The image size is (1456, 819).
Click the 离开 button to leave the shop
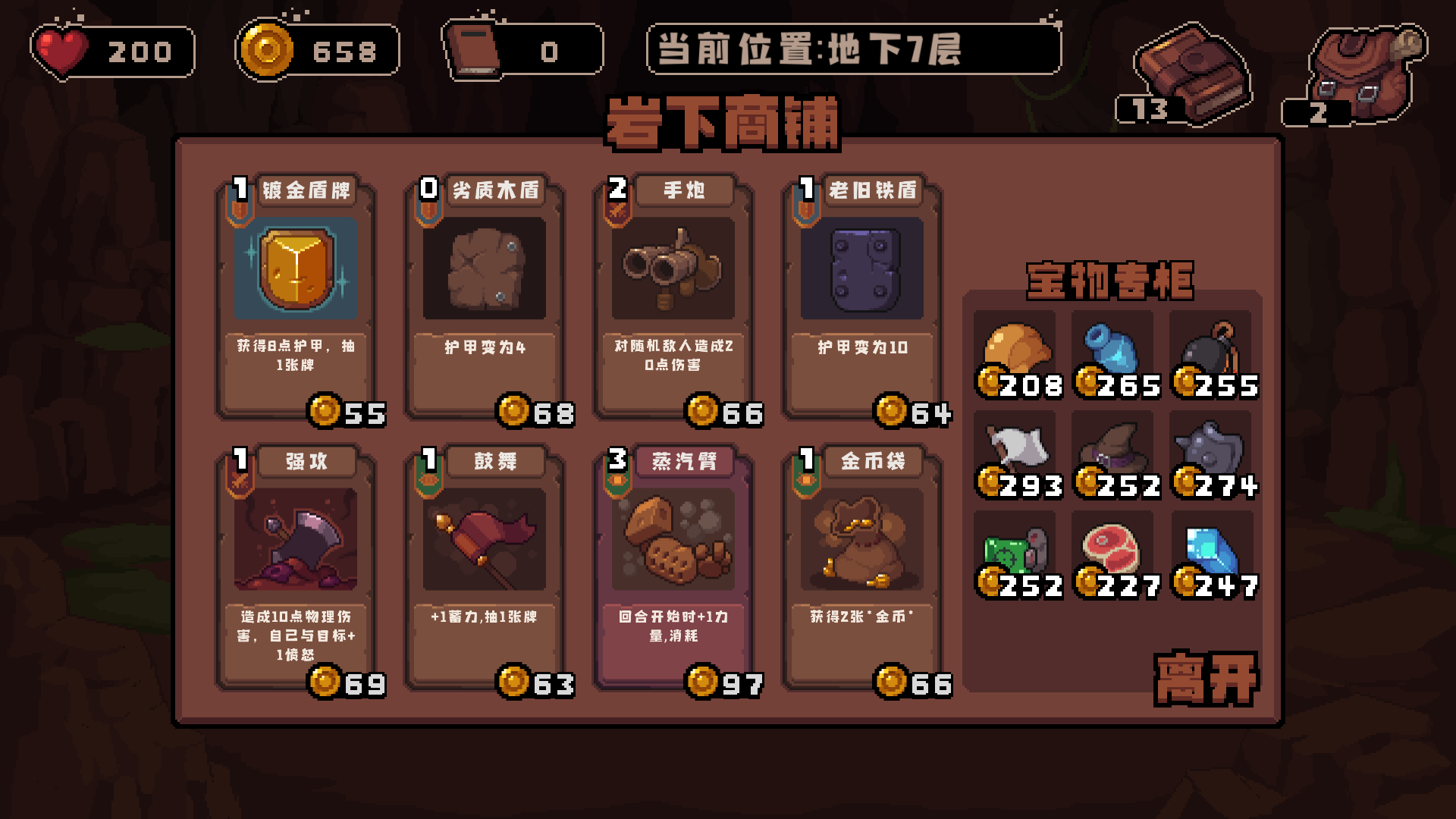[x=1206, y=677]
